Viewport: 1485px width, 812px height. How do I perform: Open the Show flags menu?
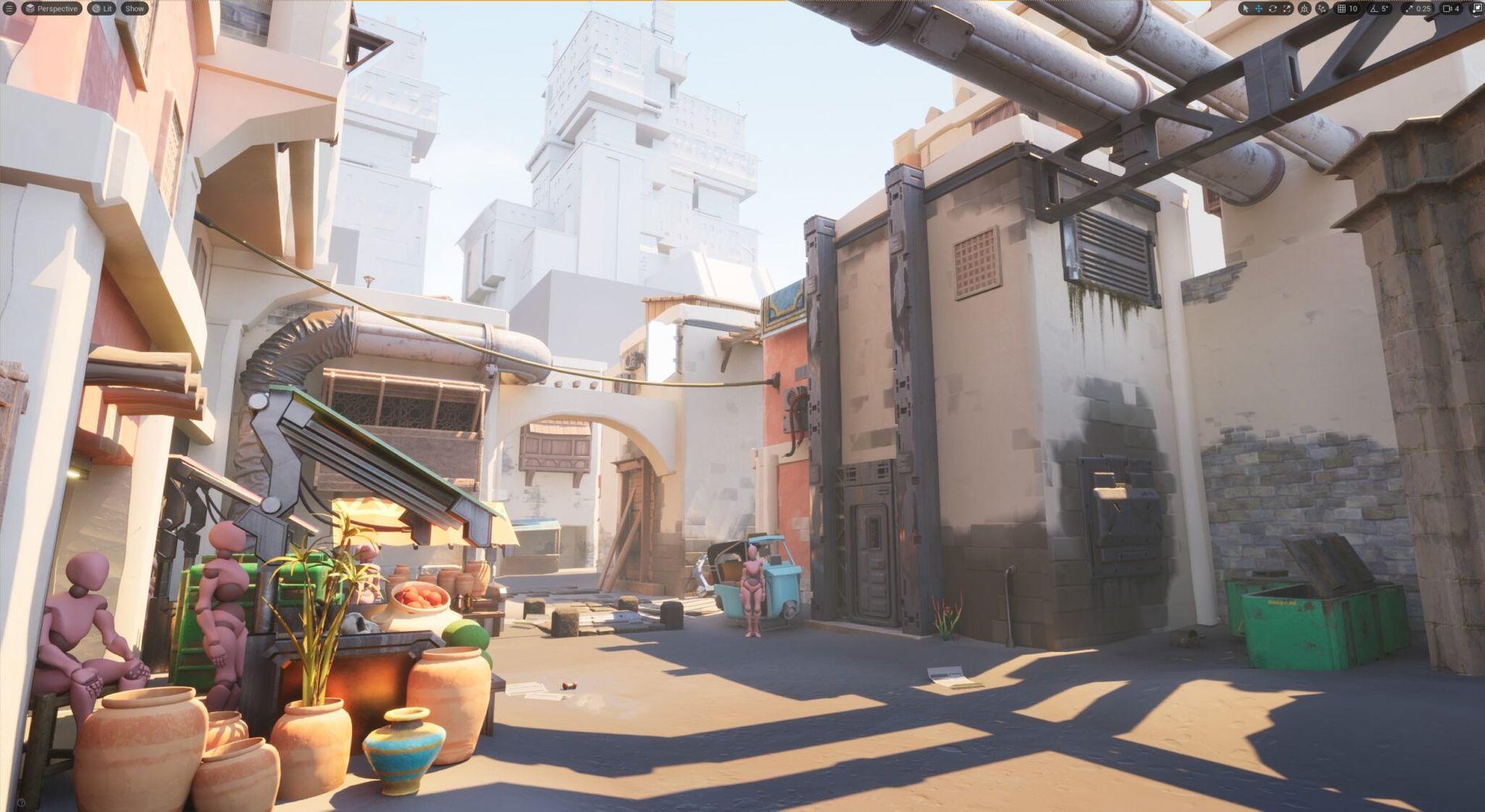click(135, 9)
